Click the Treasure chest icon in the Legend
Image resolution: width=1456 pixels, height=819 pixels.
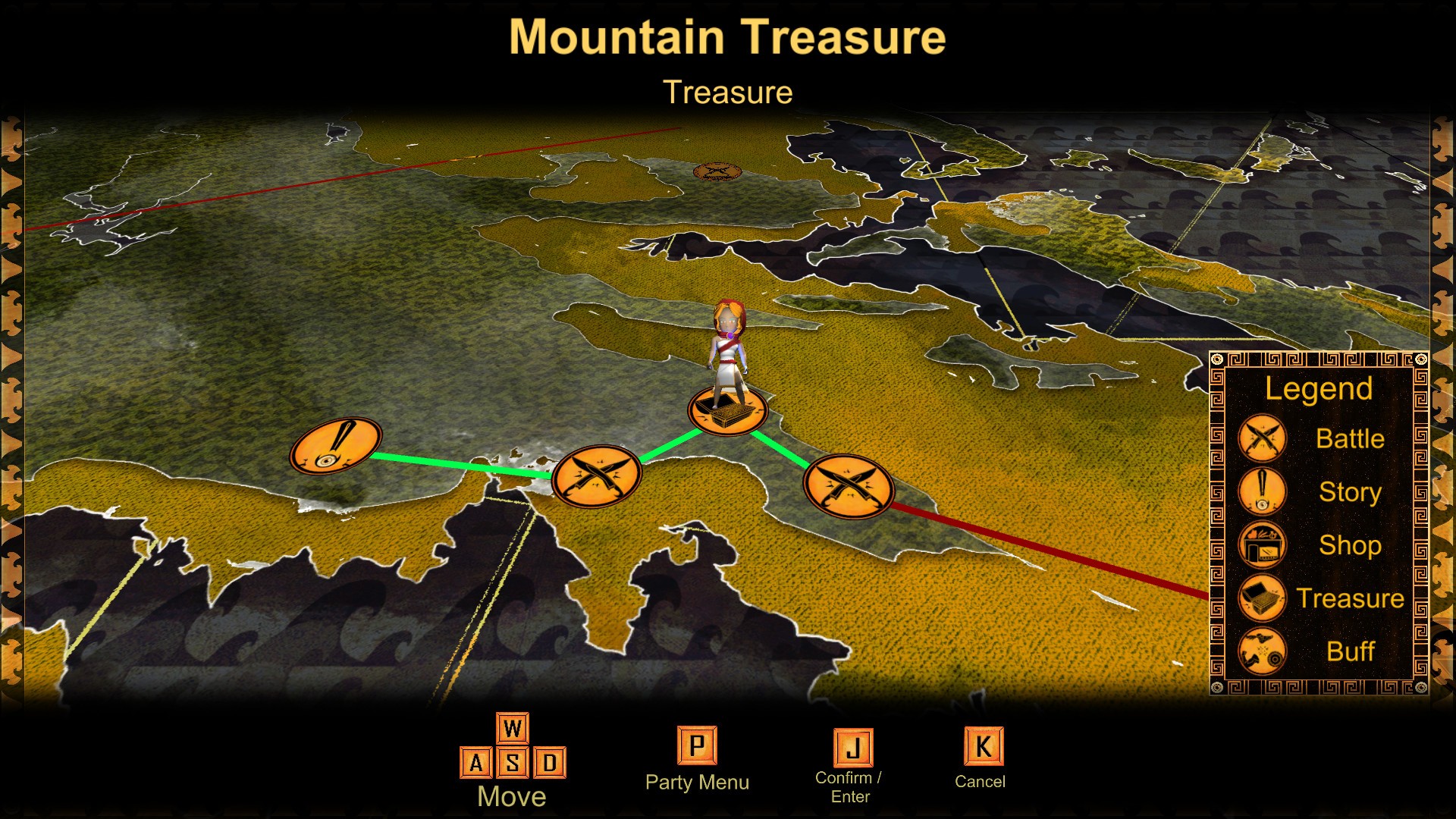click(x=1261, y=598)
